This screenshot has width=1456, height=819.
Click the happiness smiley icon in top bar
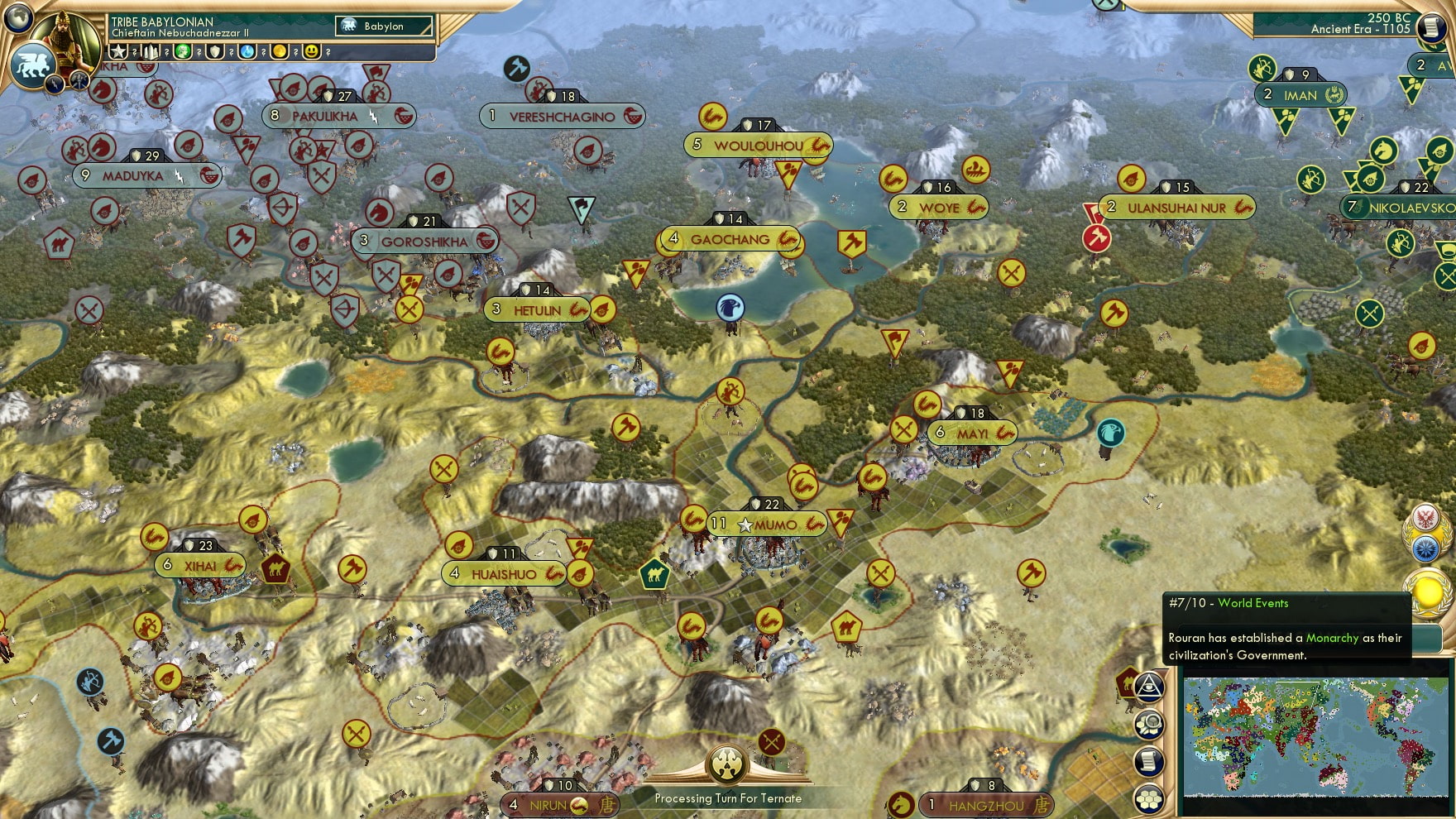[x=310, y=52]
